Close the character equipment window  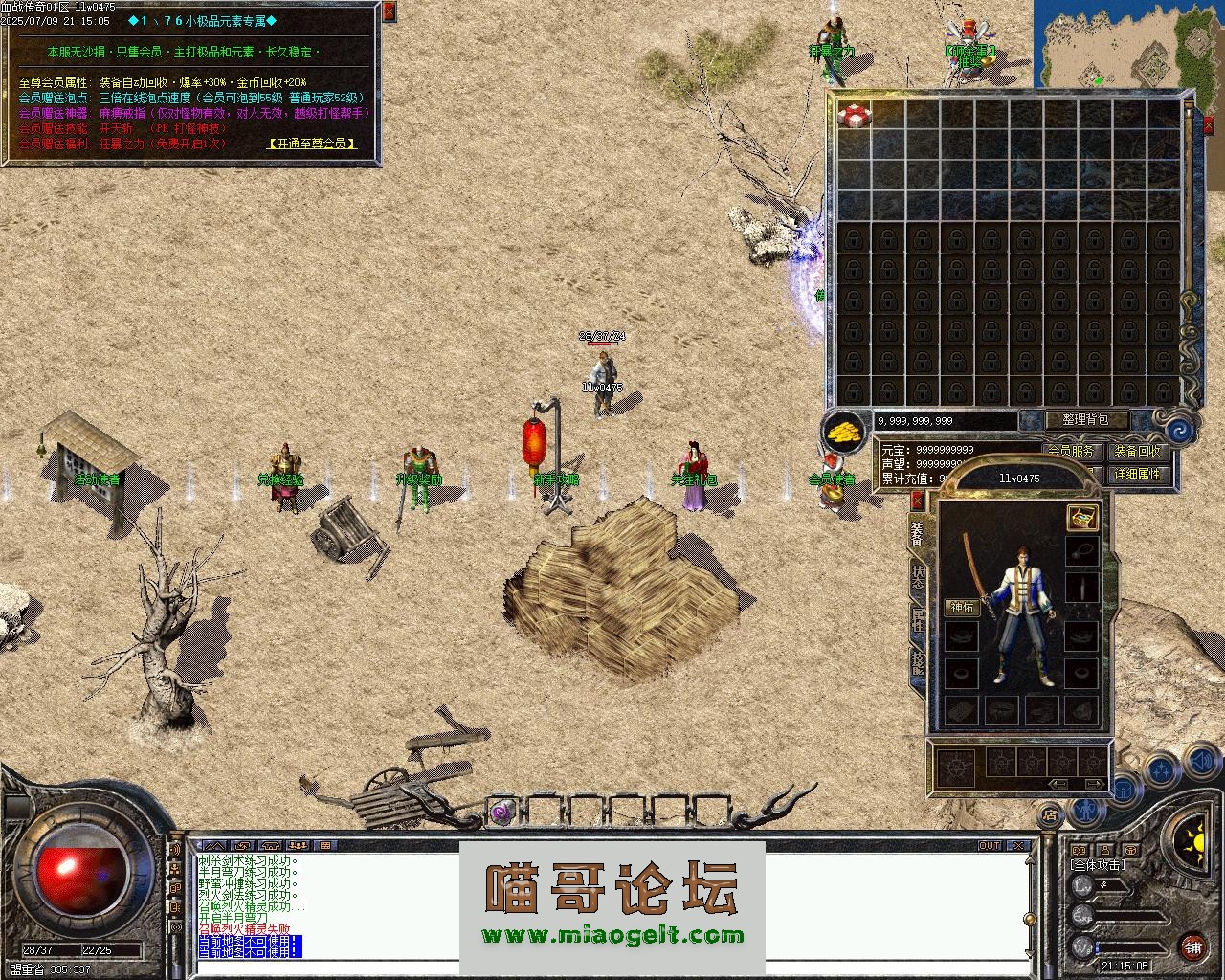(x=917, y=500)
